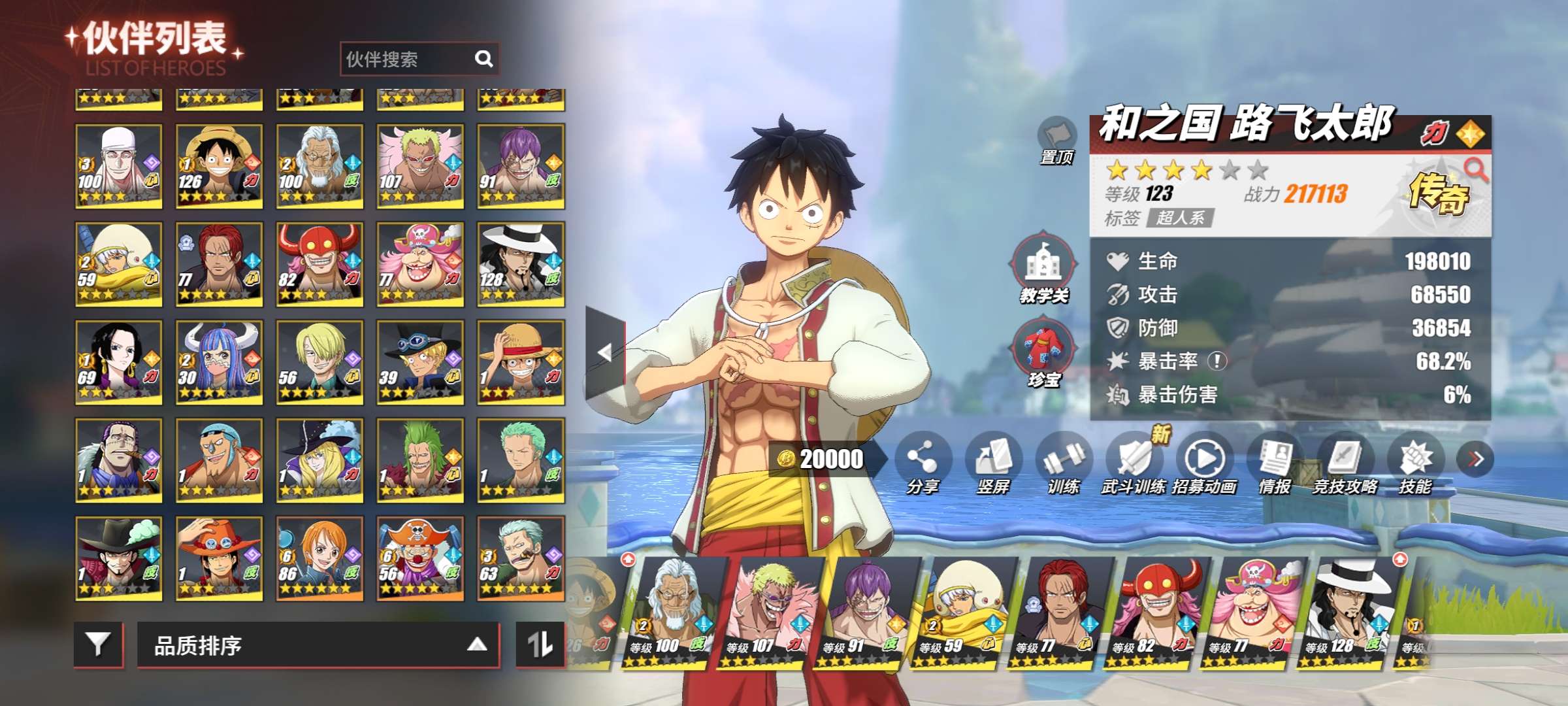This screenshot has height=706, width=1568.
Task: Open 武斗训练 combat training
Action: tap(1134, 462)
